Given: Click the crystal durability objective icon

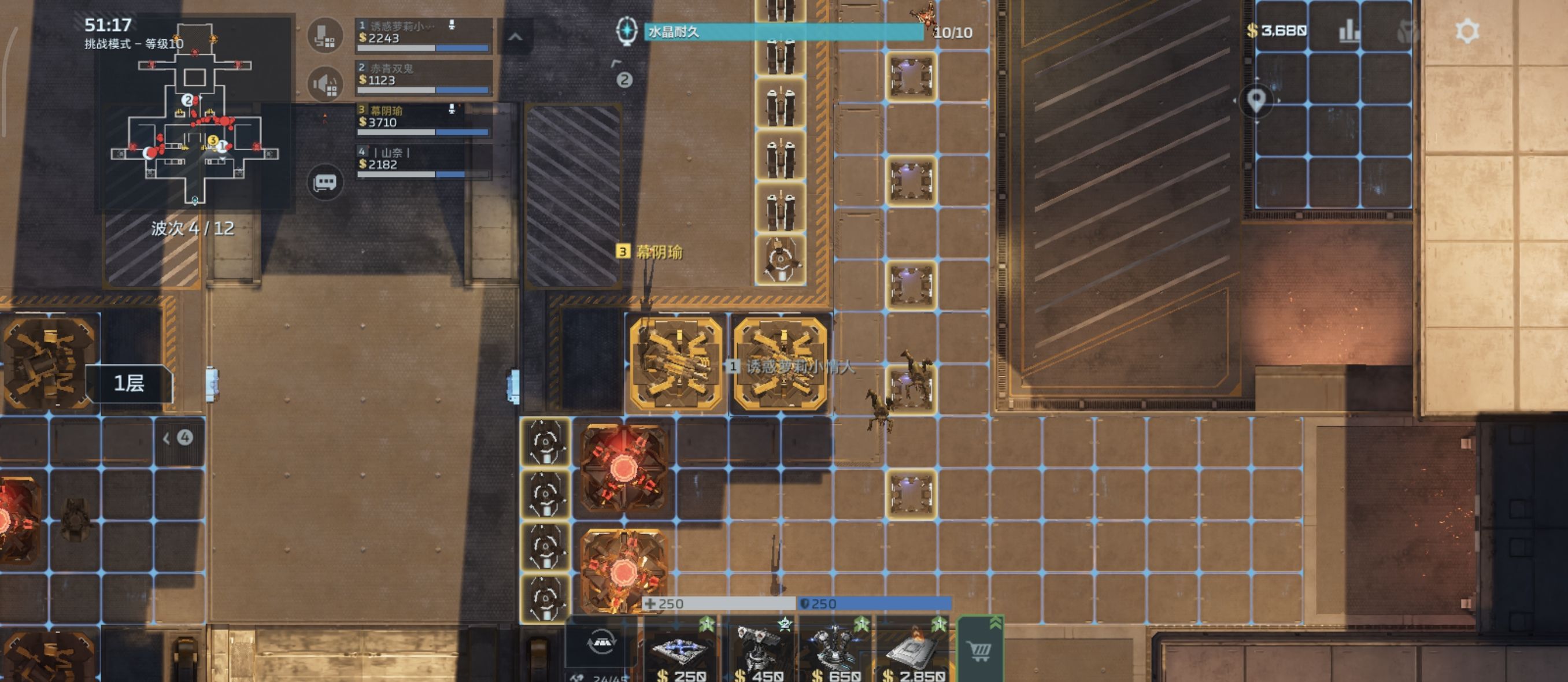Looking at the screenshot, I should tap(626, 31).
